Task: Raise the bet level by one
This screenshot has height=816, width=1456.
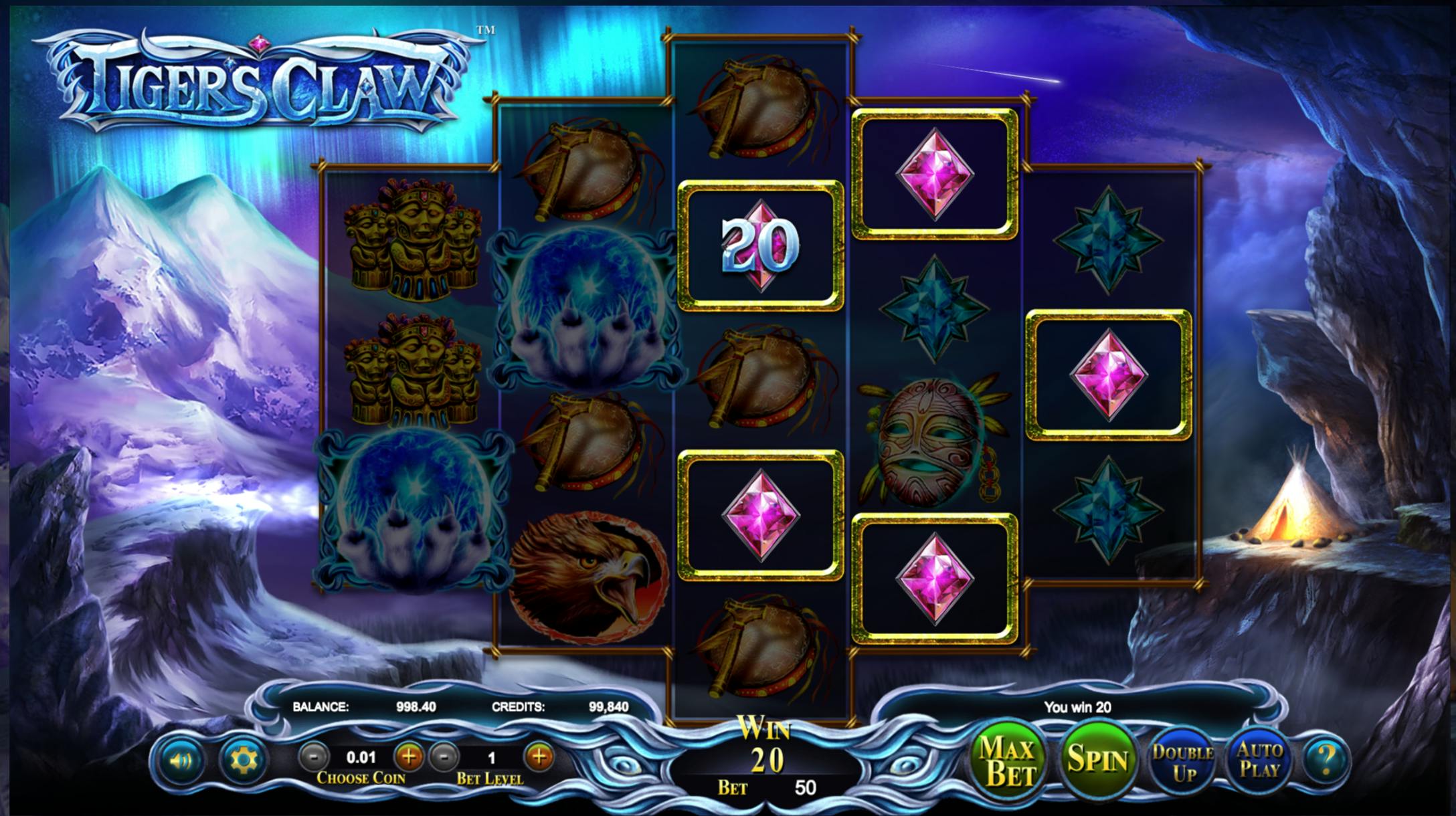Action: pos(539,757)
